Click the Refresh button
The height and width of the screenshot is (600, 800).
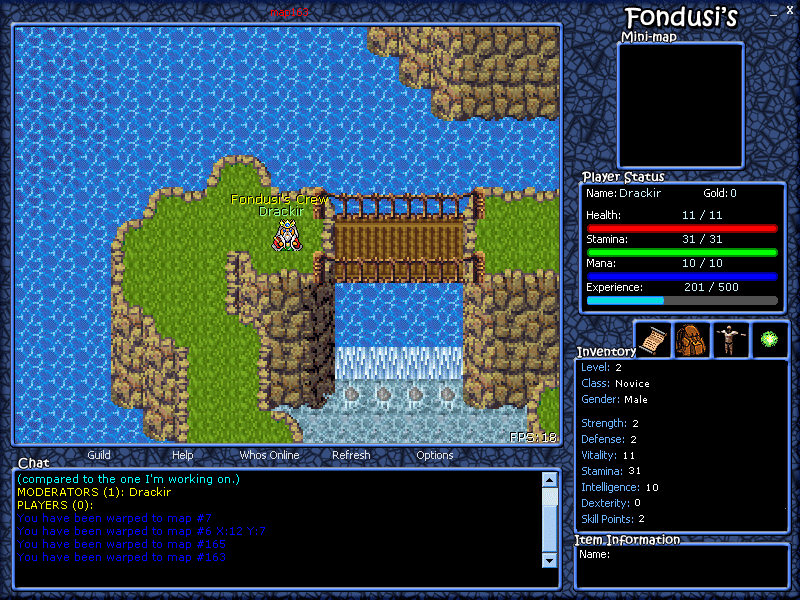[x=351, y=455]
